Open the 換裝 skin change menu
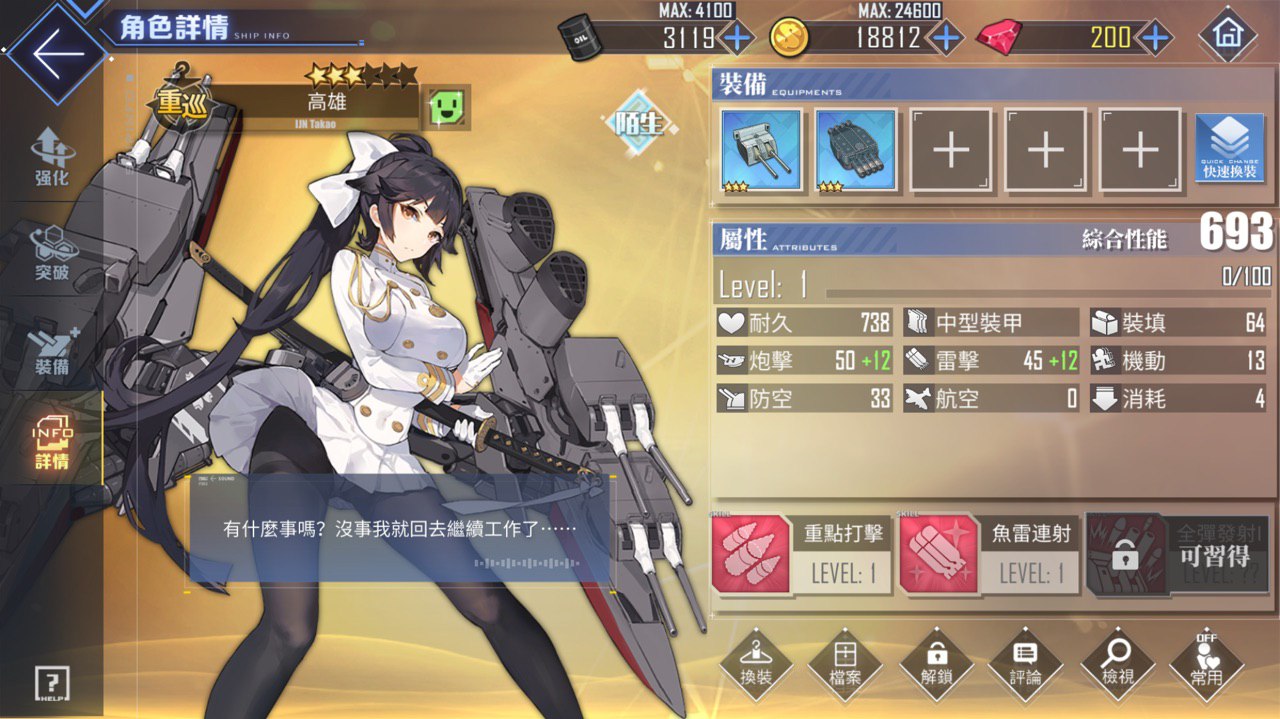 (756, 663)
